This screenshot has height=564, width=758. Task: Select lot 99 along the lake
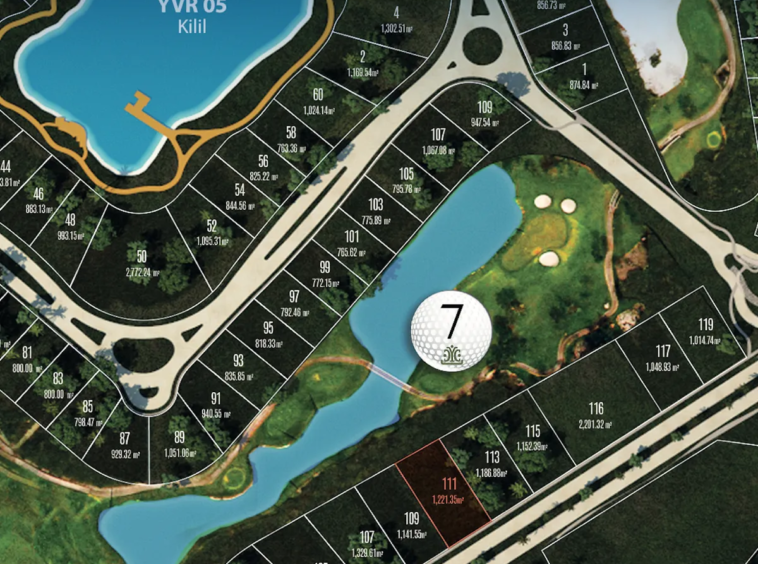click(324, 274)
